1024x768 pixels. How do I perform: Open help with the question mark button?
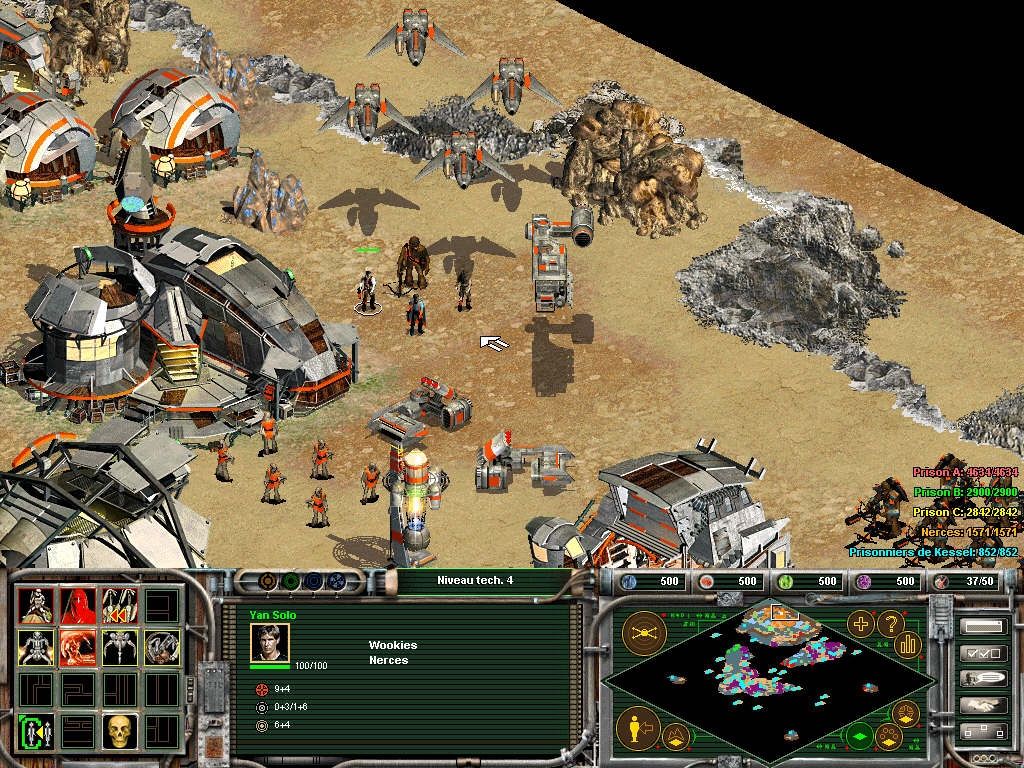tap(890, 624)
